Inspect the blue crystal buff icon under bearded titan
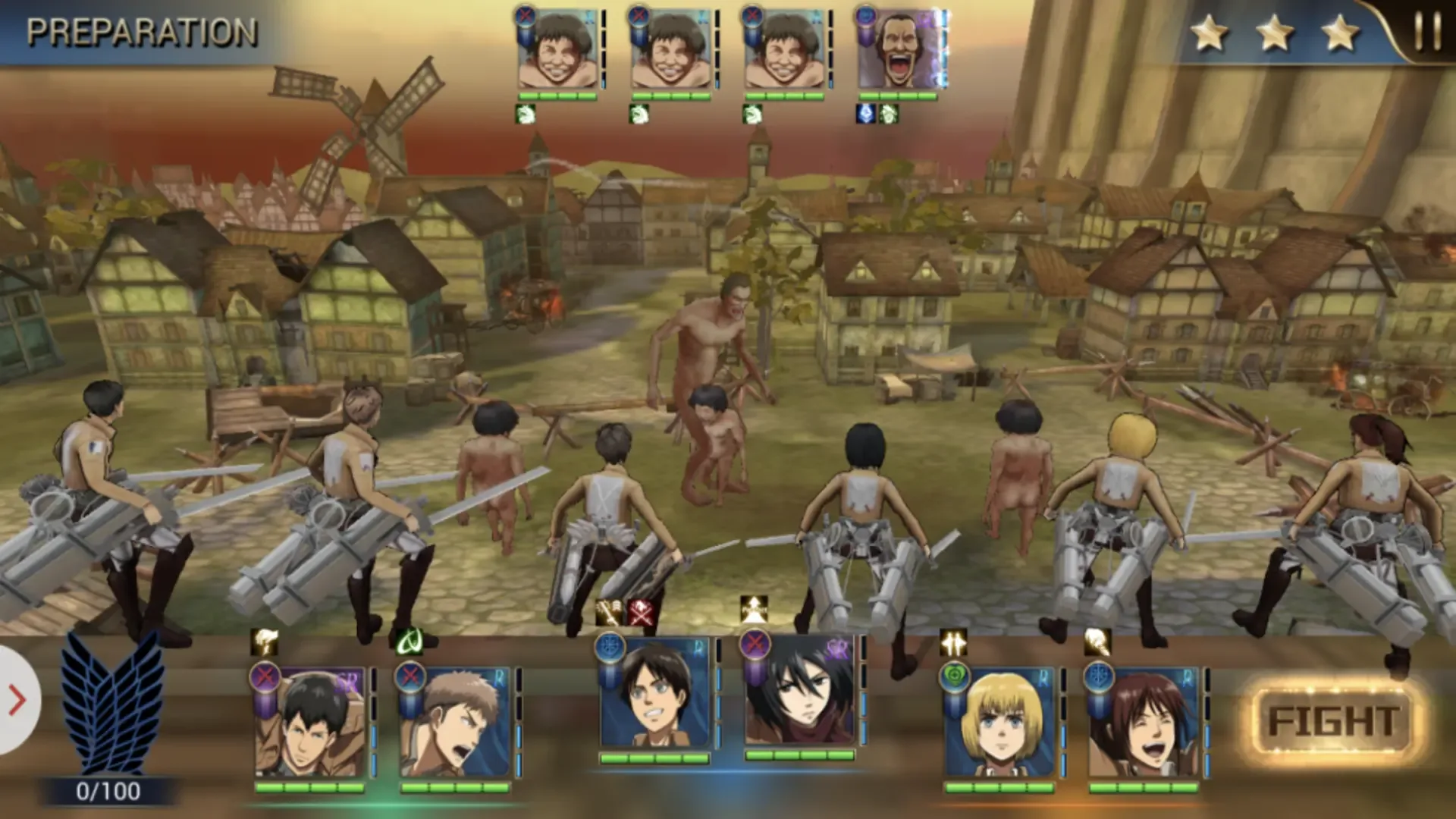The width and height of the screenshot is (1456, 819). point(866,115)
